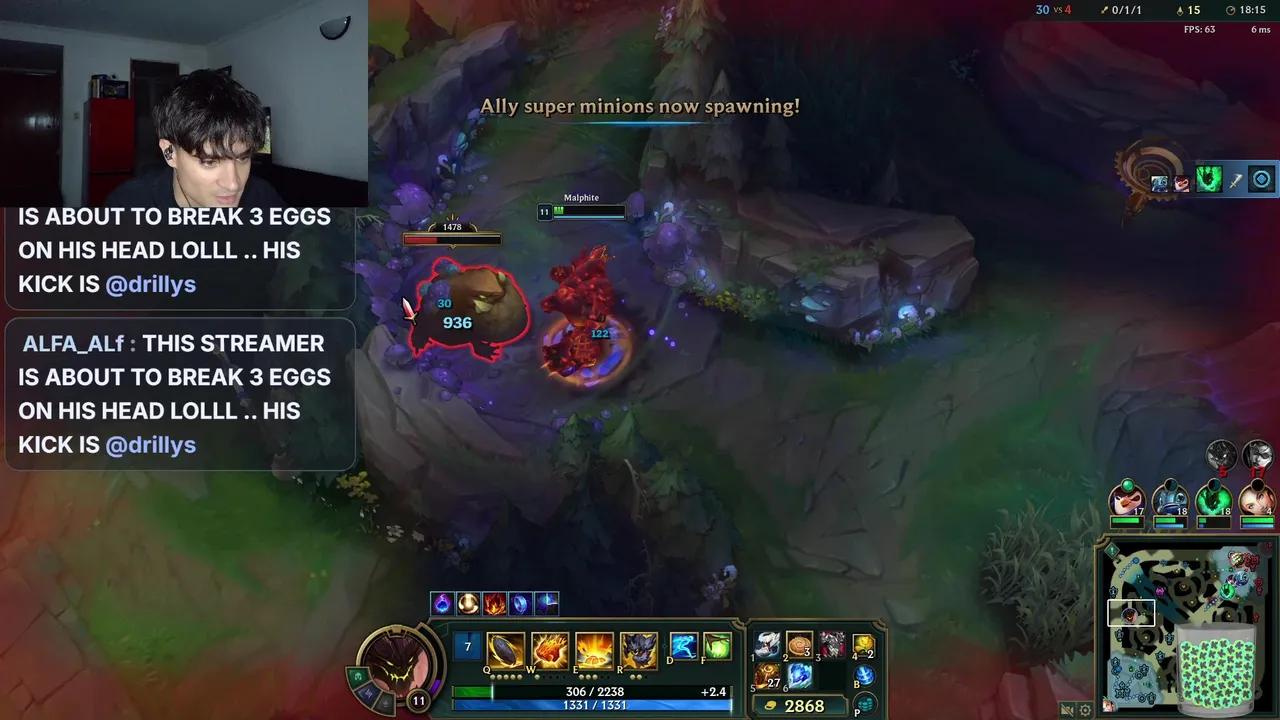Activate Ornn's R ultimate ability icon
The width and height of the screenshot is (1280, 720).
(637, 650)
